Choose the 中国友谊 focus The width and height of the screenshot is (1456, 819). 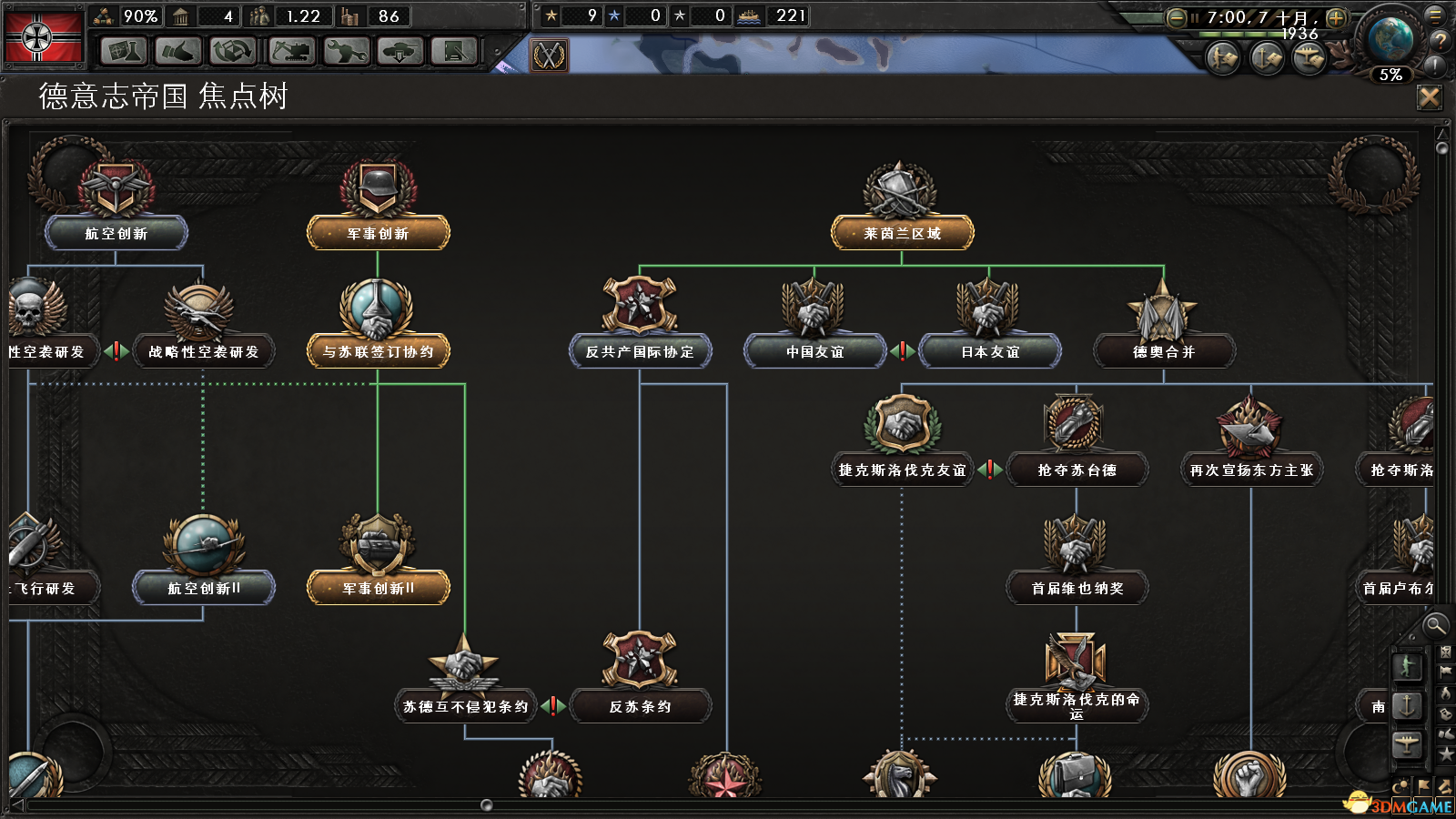[x=814, y=351]
